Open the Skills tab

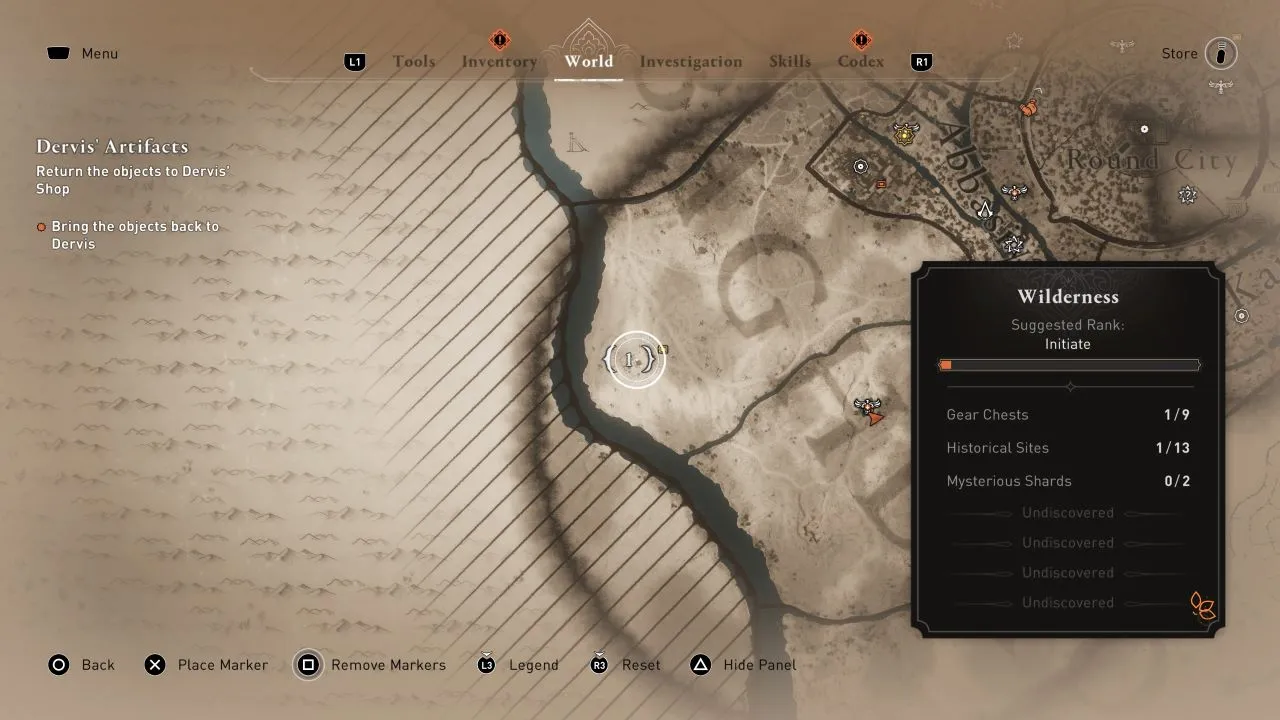(x=790, y=61)
